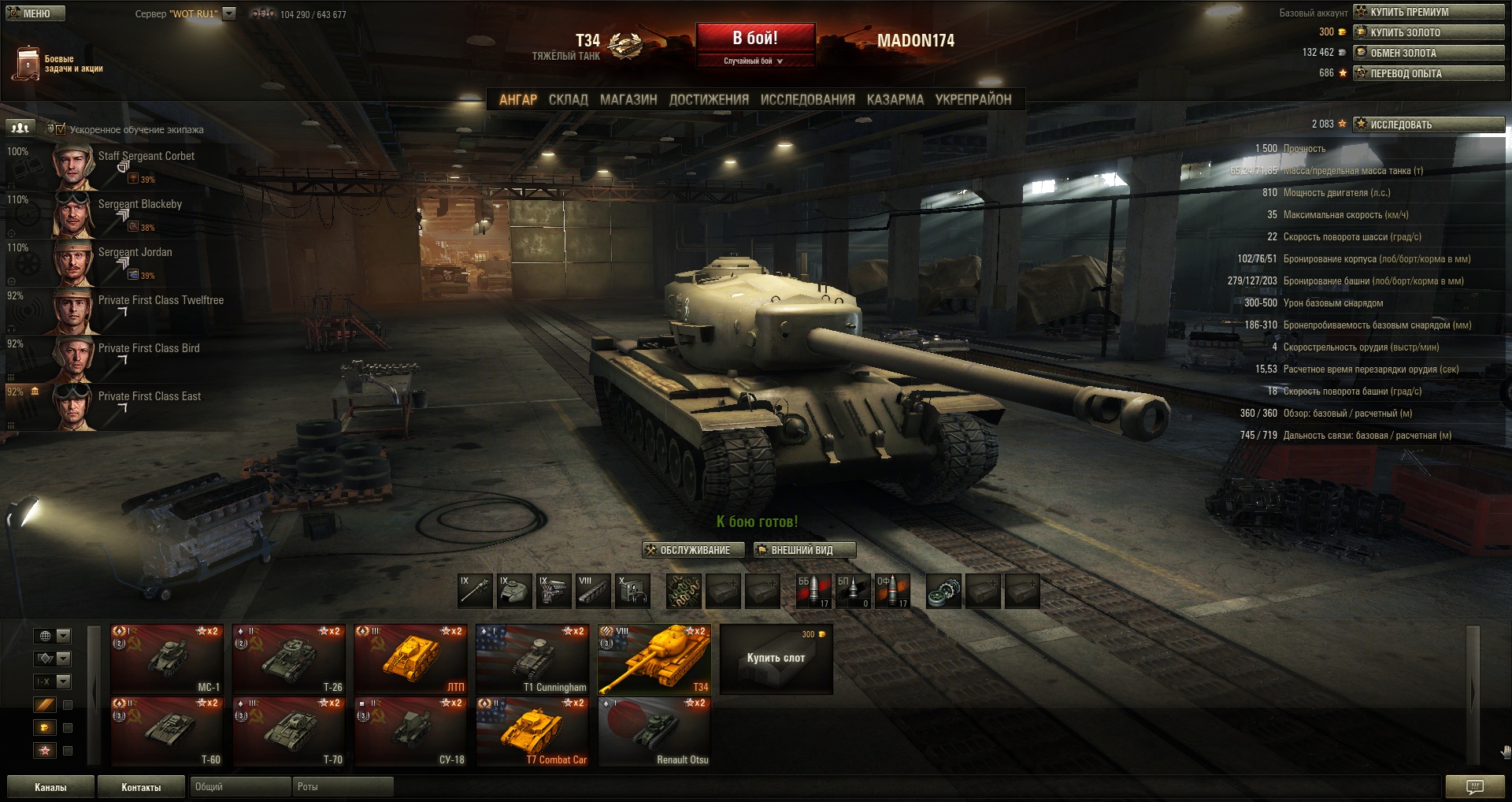This screenshot has height=802, width=1512.
Task: Open the КАЗАРМА tab
Action: 895,100
